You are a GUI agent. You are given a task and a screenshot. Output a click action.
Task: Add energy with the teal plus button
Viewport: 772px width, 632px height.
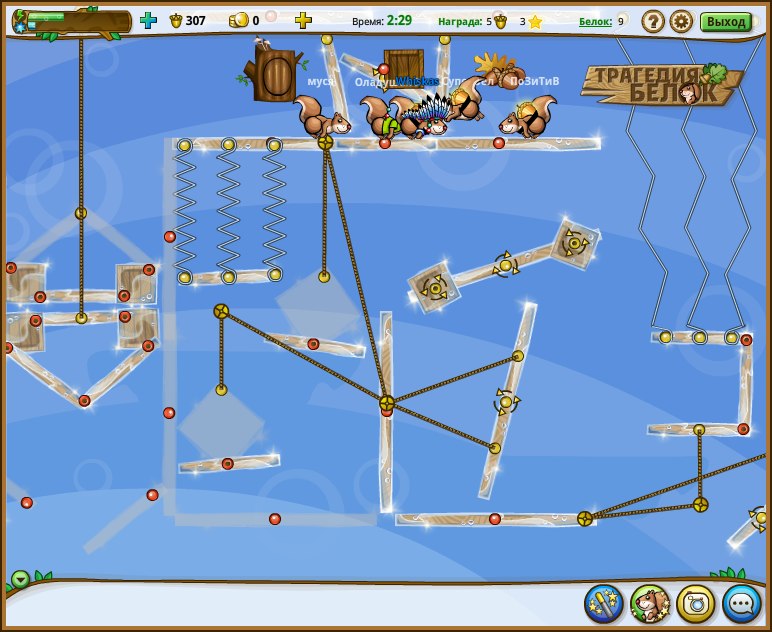(x=149, y=20)
